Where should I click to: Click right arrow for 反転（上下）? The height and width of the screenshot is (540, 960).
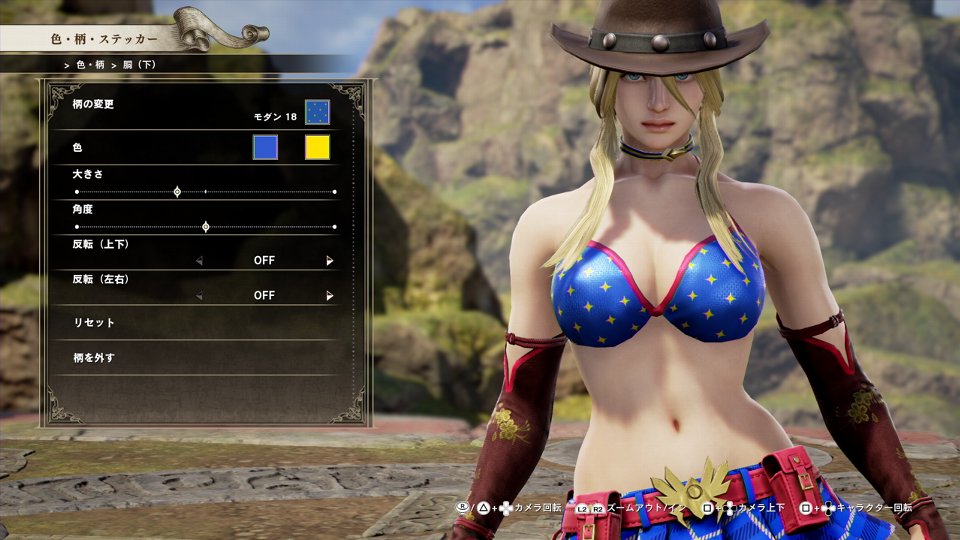tap(329, 261)
